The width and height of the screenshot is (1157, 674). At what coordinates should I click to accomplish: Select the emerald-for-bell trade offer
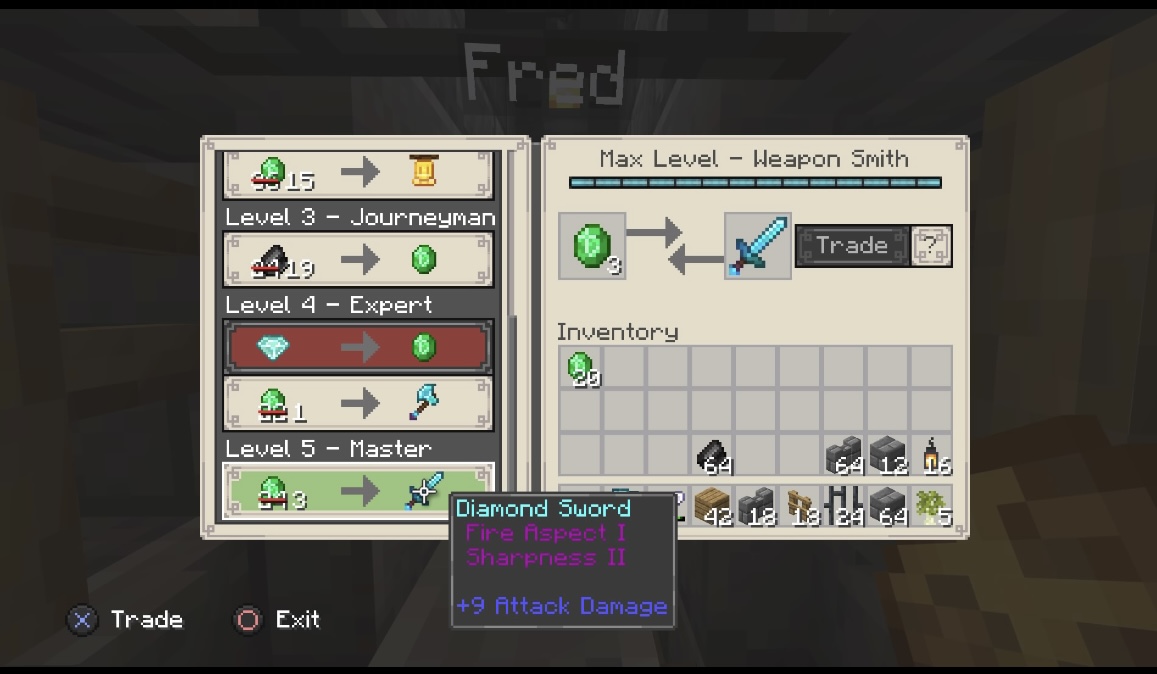point(358,174)
